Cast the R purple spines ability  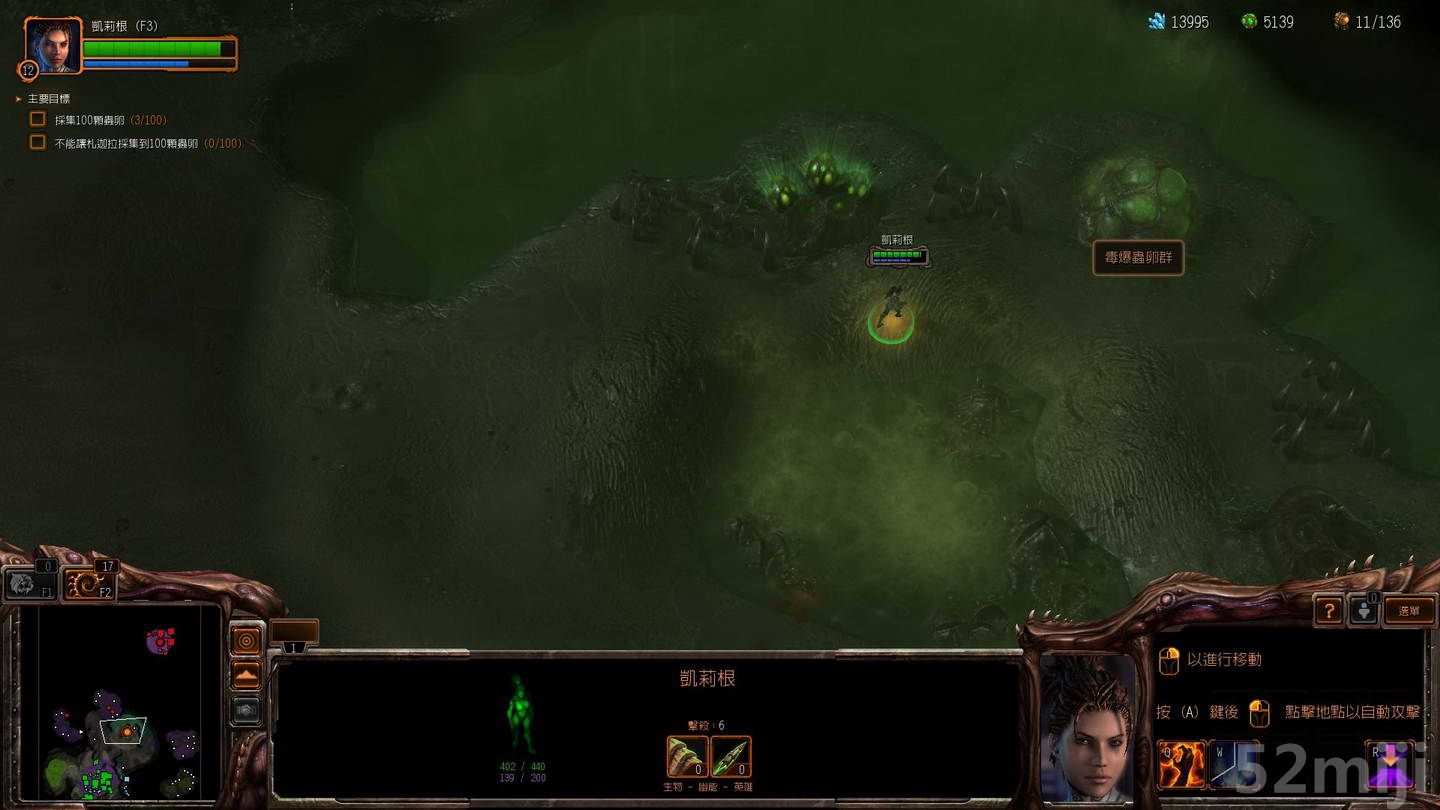coord(1391,763)
